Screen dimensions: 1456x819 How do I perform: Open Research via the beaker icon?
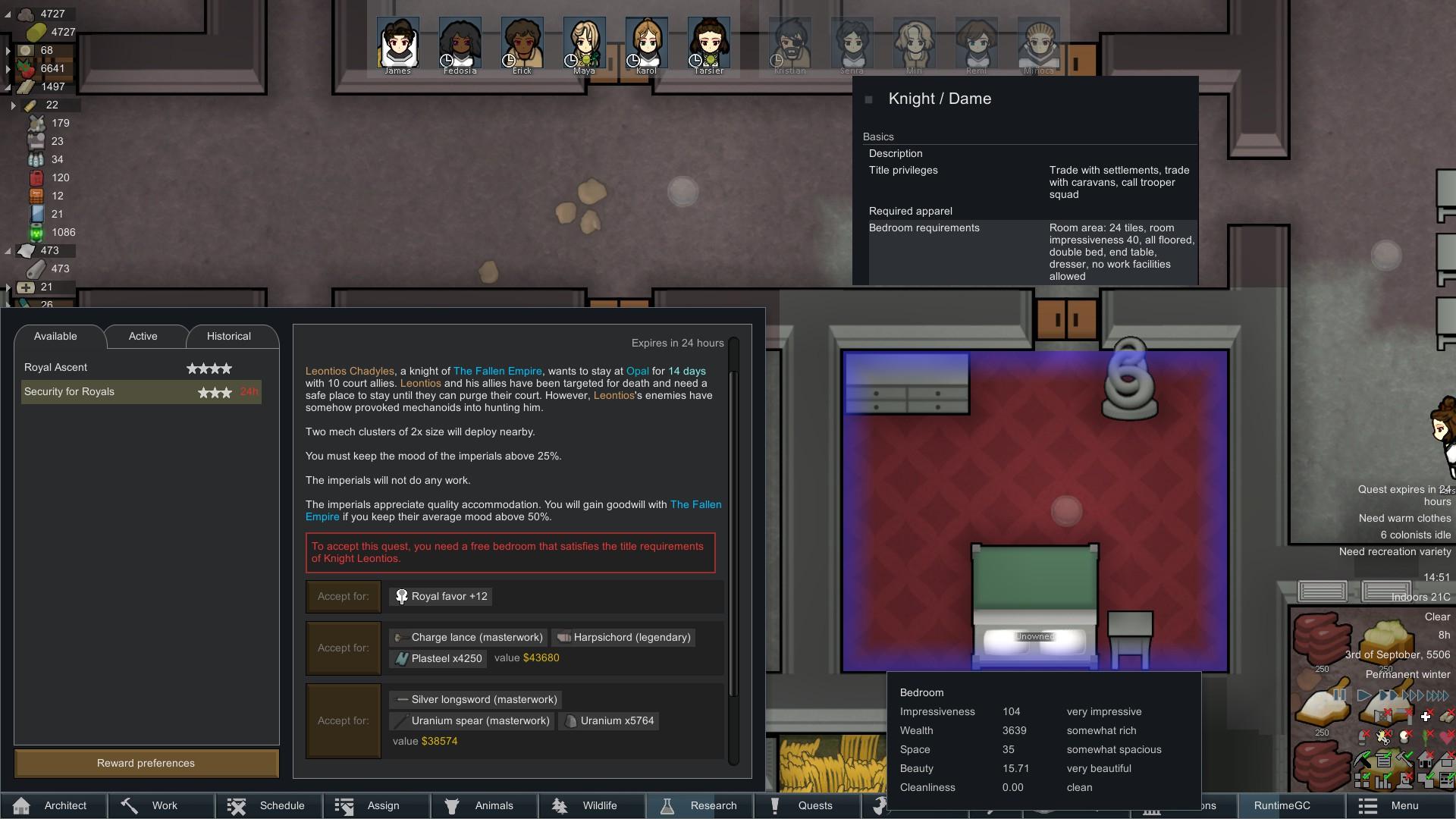[667, 805]
